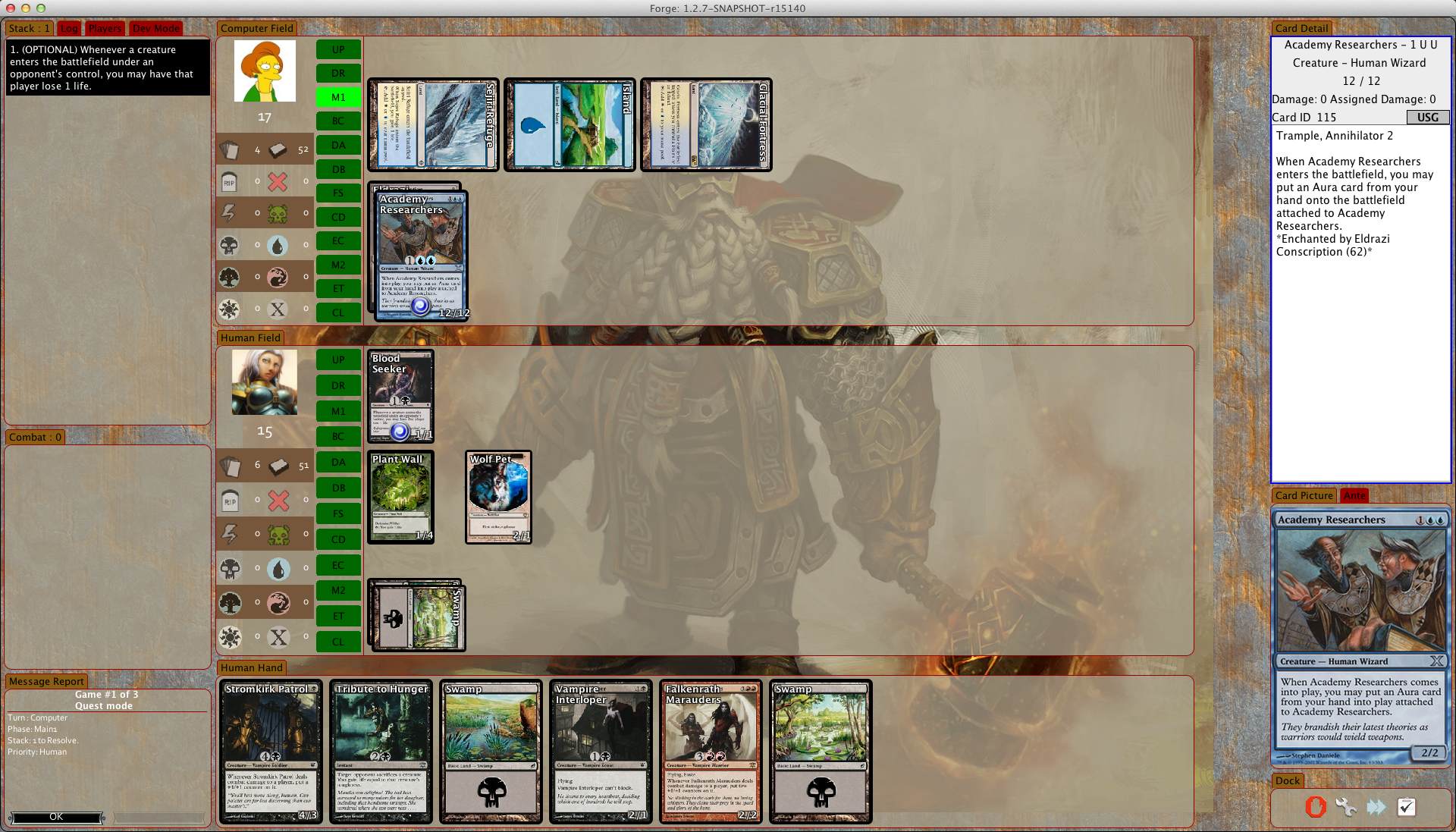Close the Forge window

[11, 8]
